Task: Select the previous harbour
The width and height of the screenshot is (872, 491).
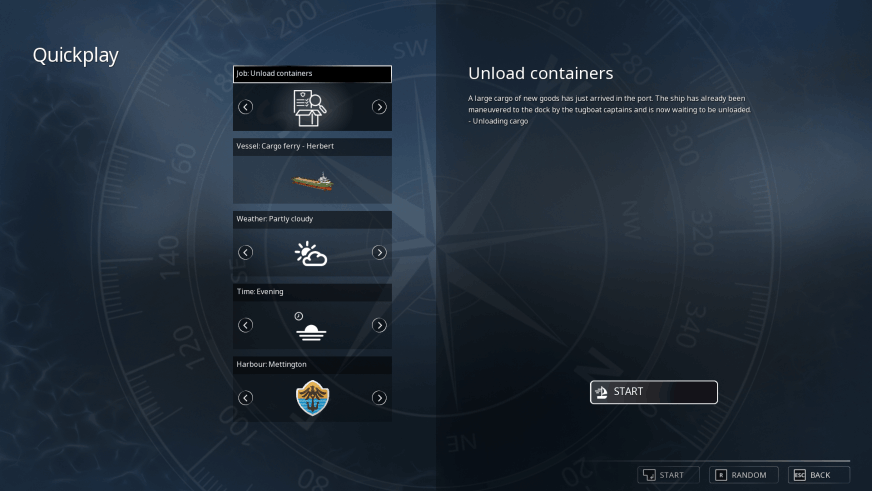Action: point(246,398)
